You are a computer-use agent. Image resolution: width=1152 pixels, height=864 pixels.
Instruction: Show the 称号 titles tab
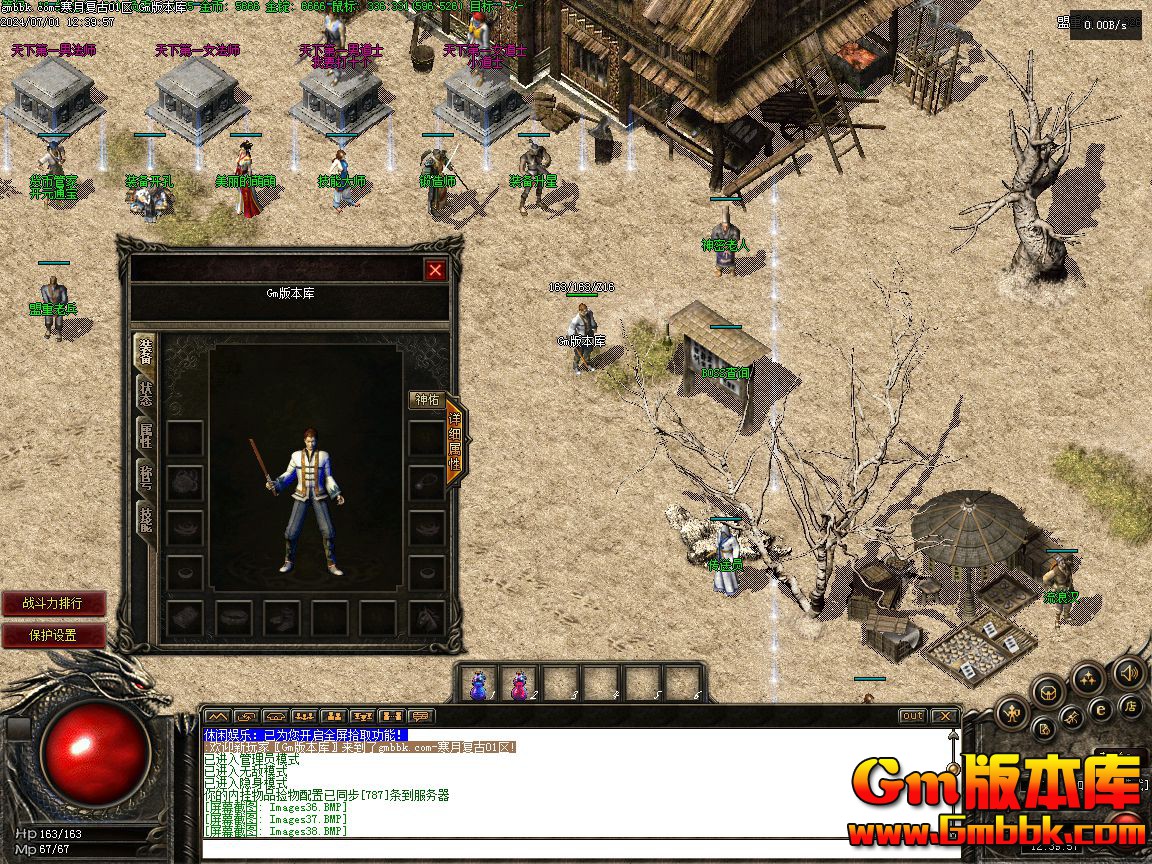pyautogui.click(x=146, y=477)
